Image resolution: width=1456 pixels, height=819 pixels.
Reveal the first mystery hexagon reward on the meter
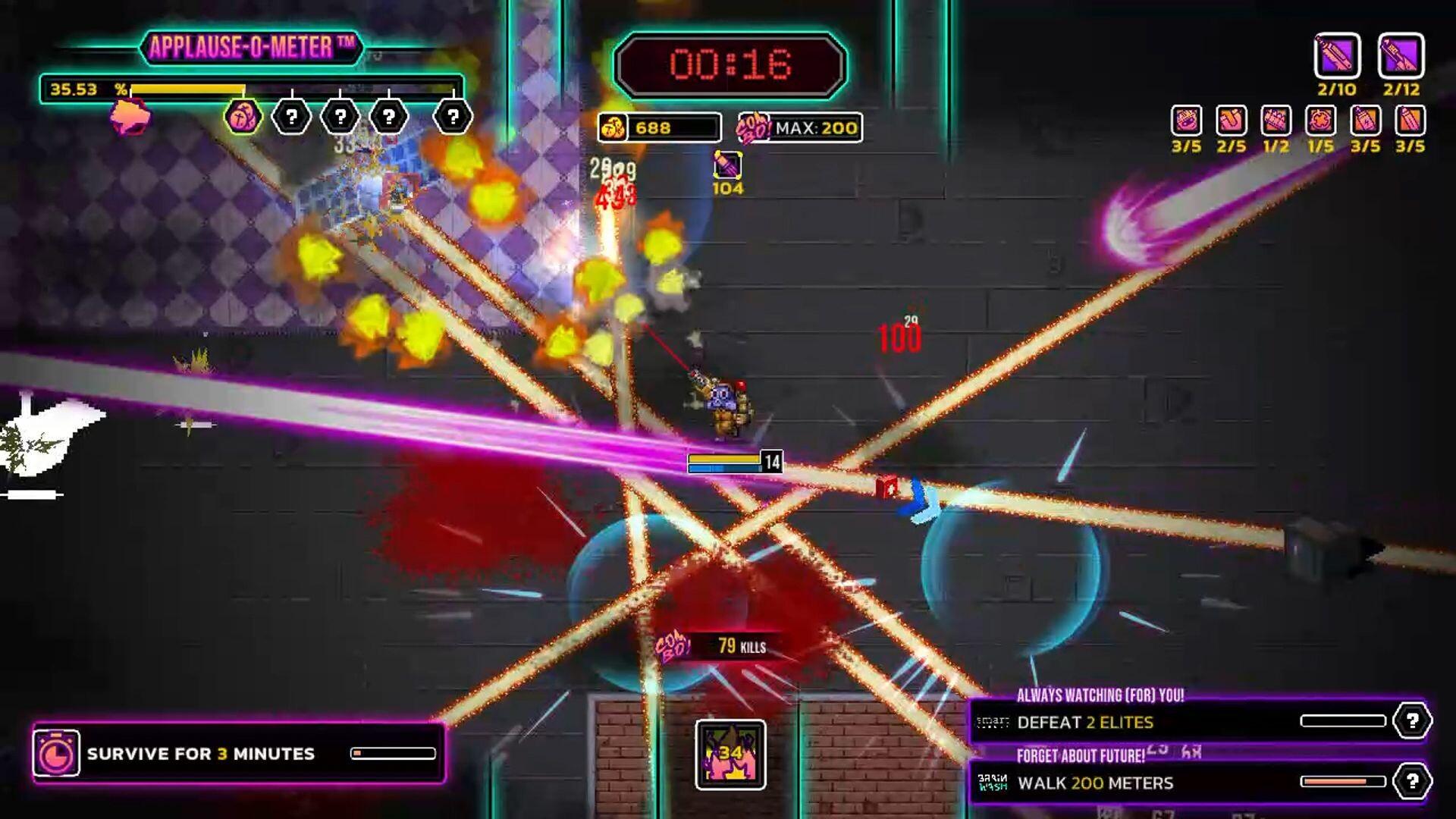(x=290, y=115)
